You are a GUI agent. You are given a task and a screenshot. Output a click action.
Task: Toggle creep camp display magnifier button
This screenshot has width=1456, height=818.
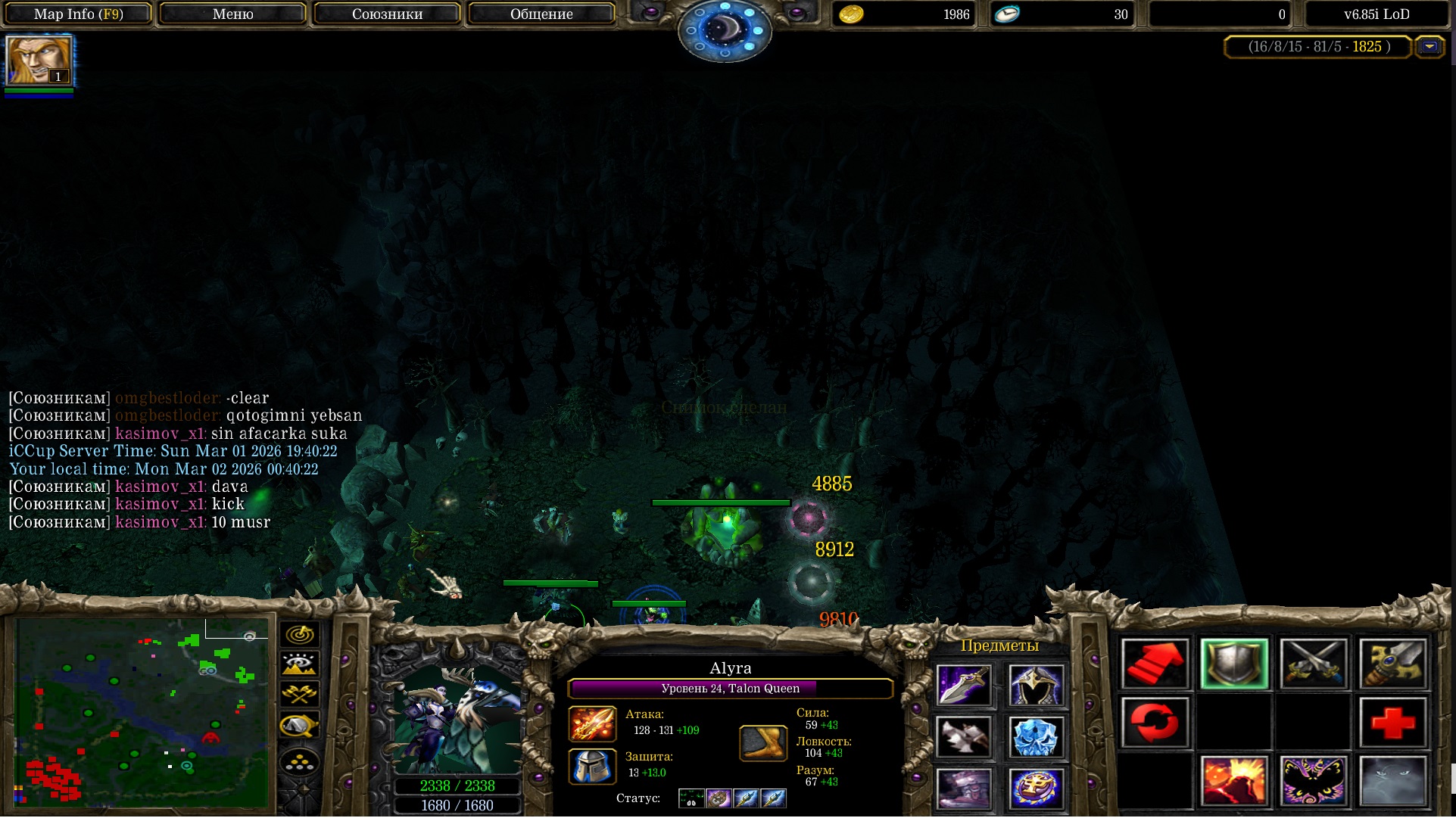point(300,726)
